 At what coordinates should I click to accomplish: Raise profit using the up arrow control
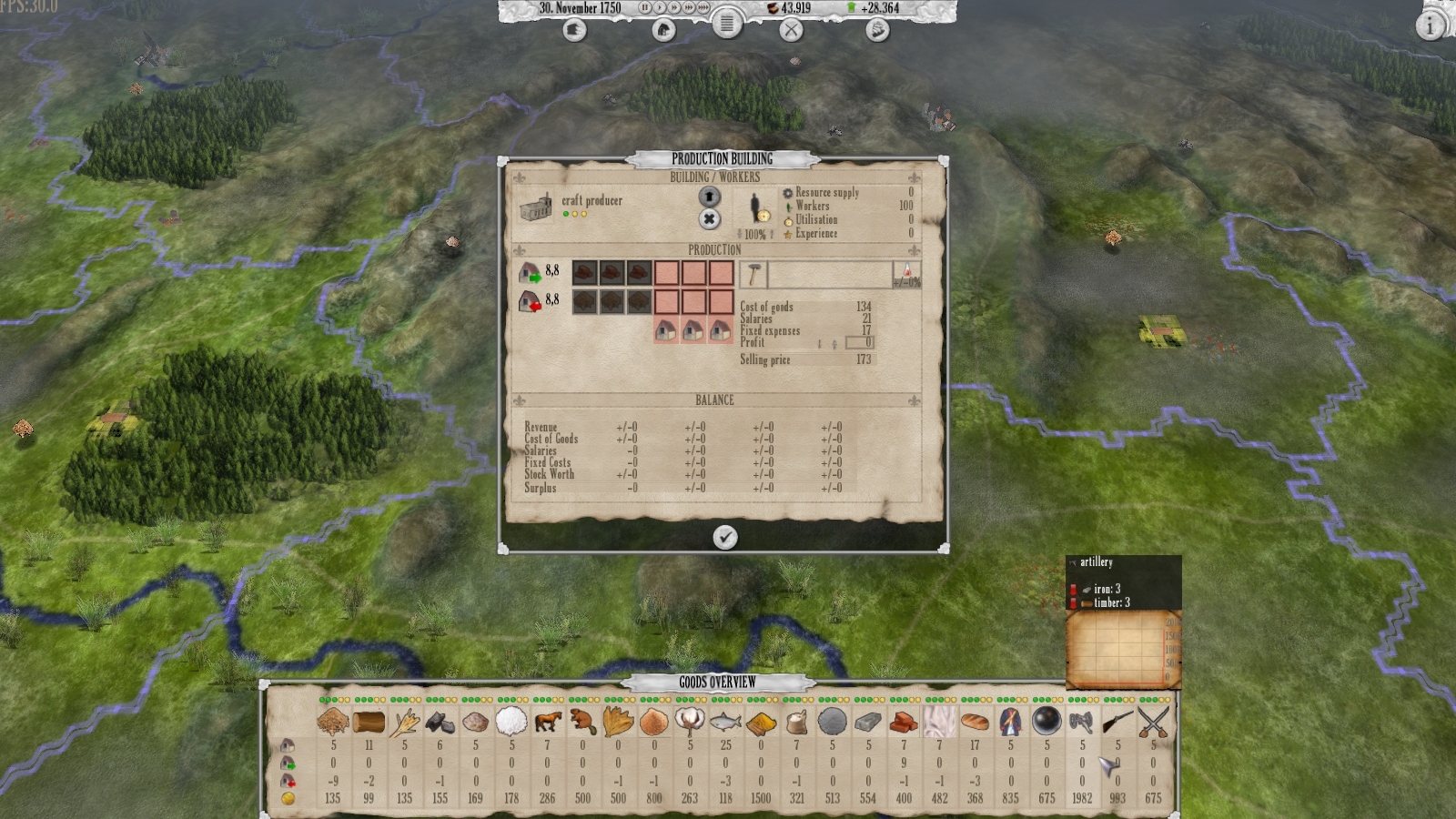834,344
